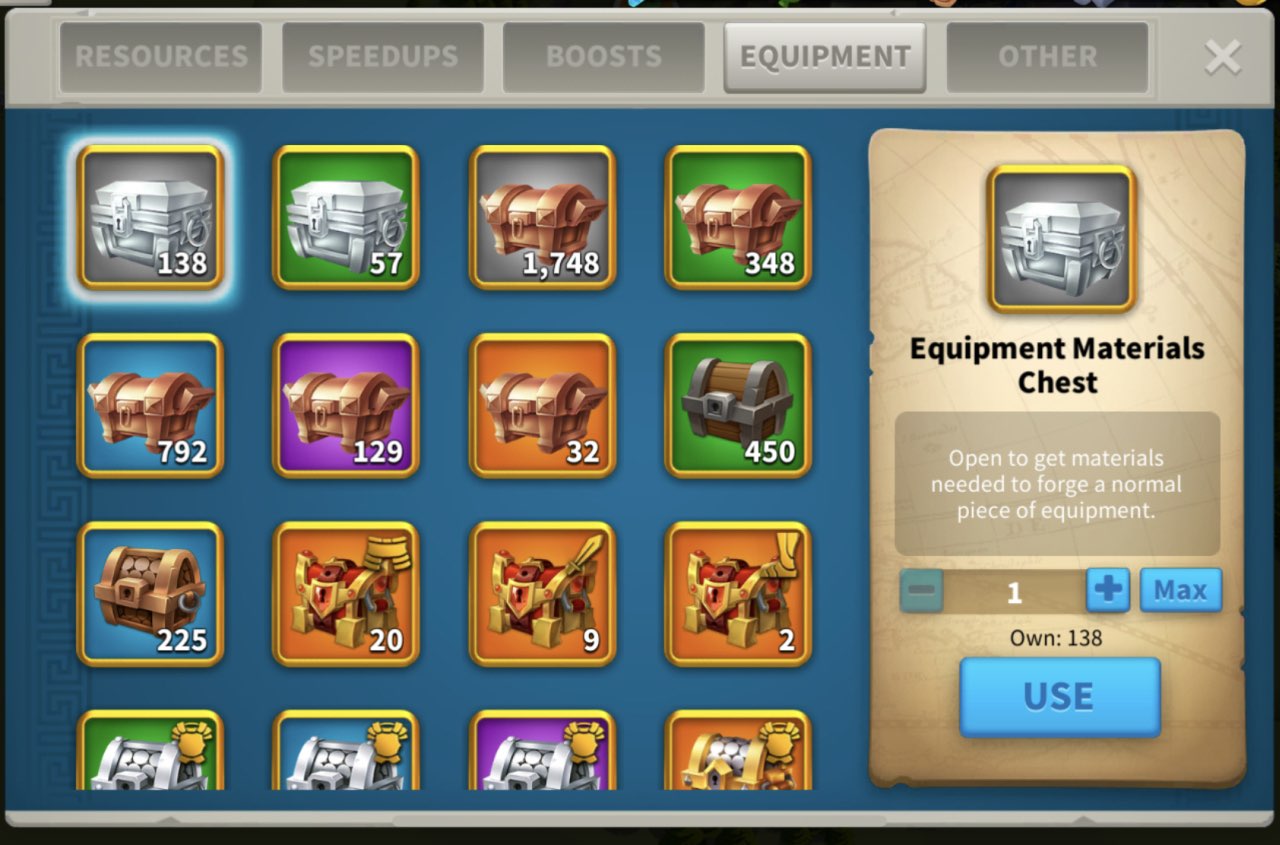Set quantity to Max
Screen dimensions: 1280x845
(1180, 590)
